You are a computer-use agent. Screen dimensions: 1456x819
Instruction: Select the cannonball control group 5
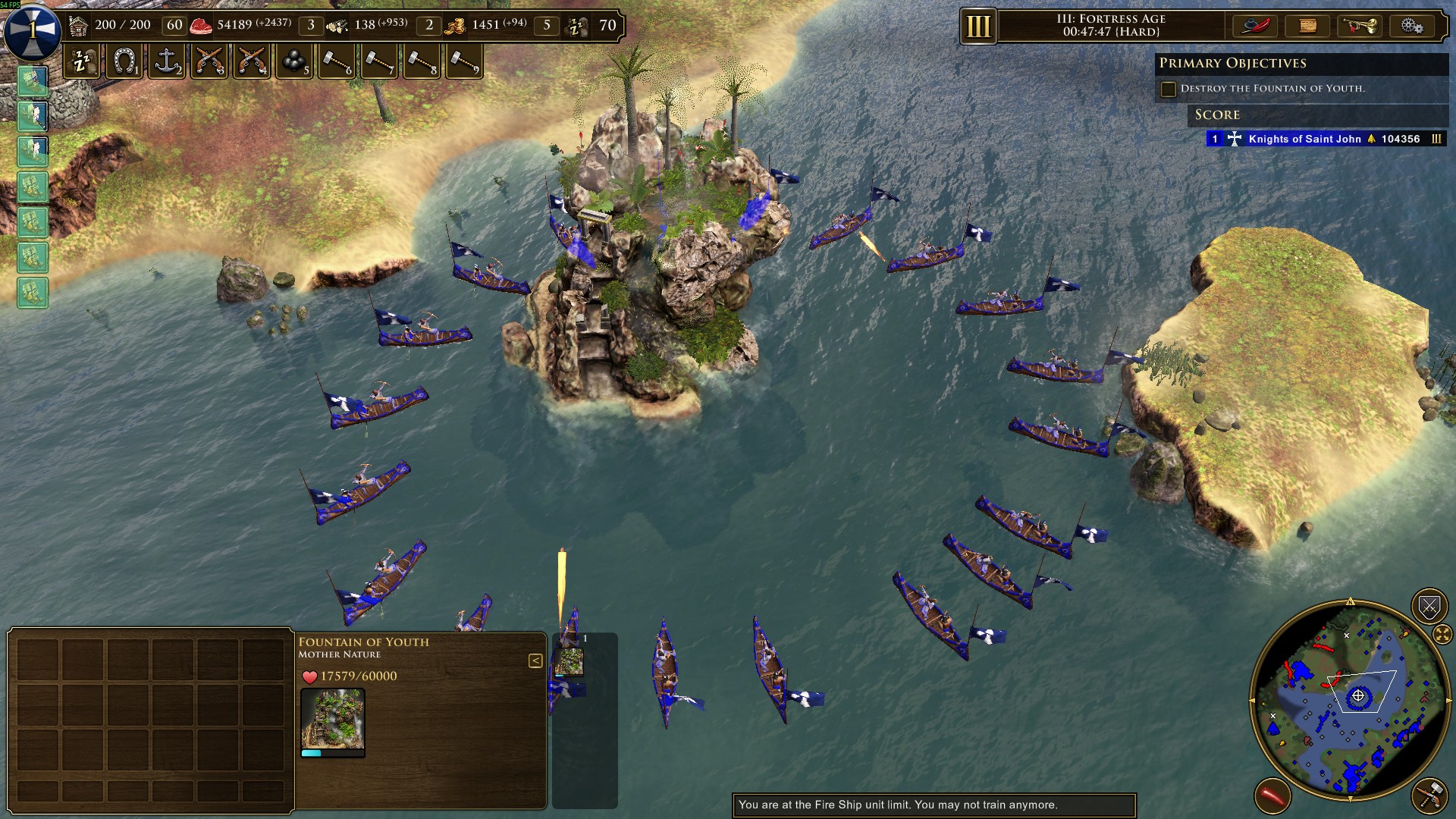point(294,61)
